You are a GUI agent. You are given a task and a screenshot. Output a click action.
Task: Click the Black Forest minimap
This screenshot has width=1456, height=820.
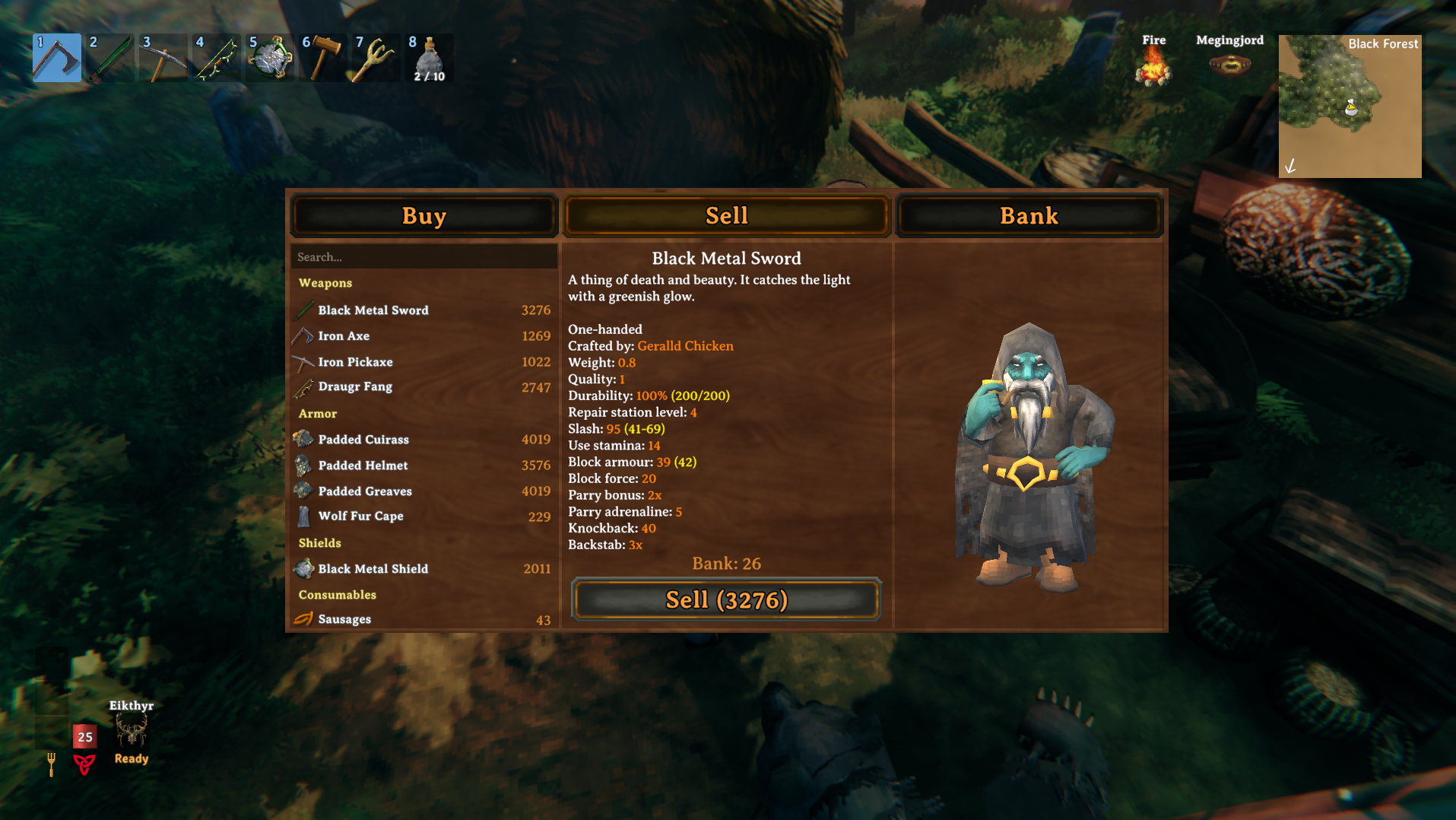click(x=1350, y=106)
